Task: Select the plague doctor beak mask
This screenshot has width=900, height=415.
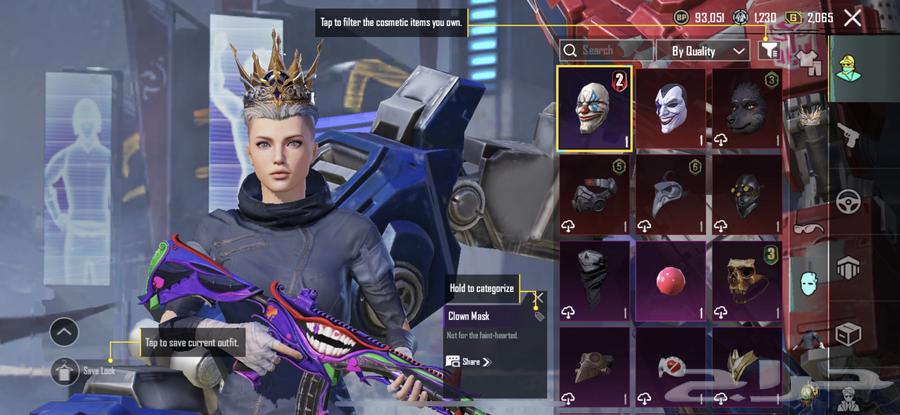Action: (x=671, y=194)
